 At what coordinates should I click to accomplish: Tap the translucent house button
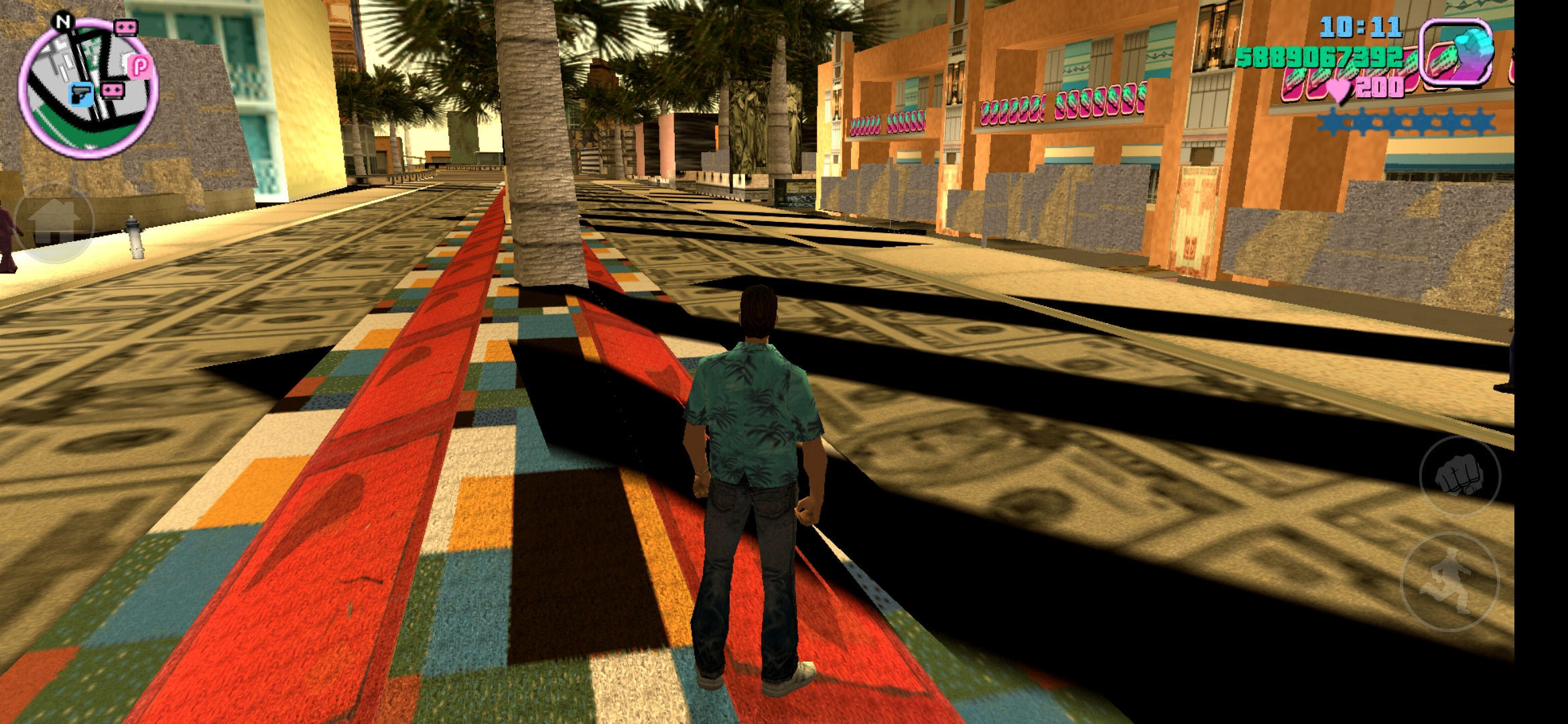click(54, 223)
